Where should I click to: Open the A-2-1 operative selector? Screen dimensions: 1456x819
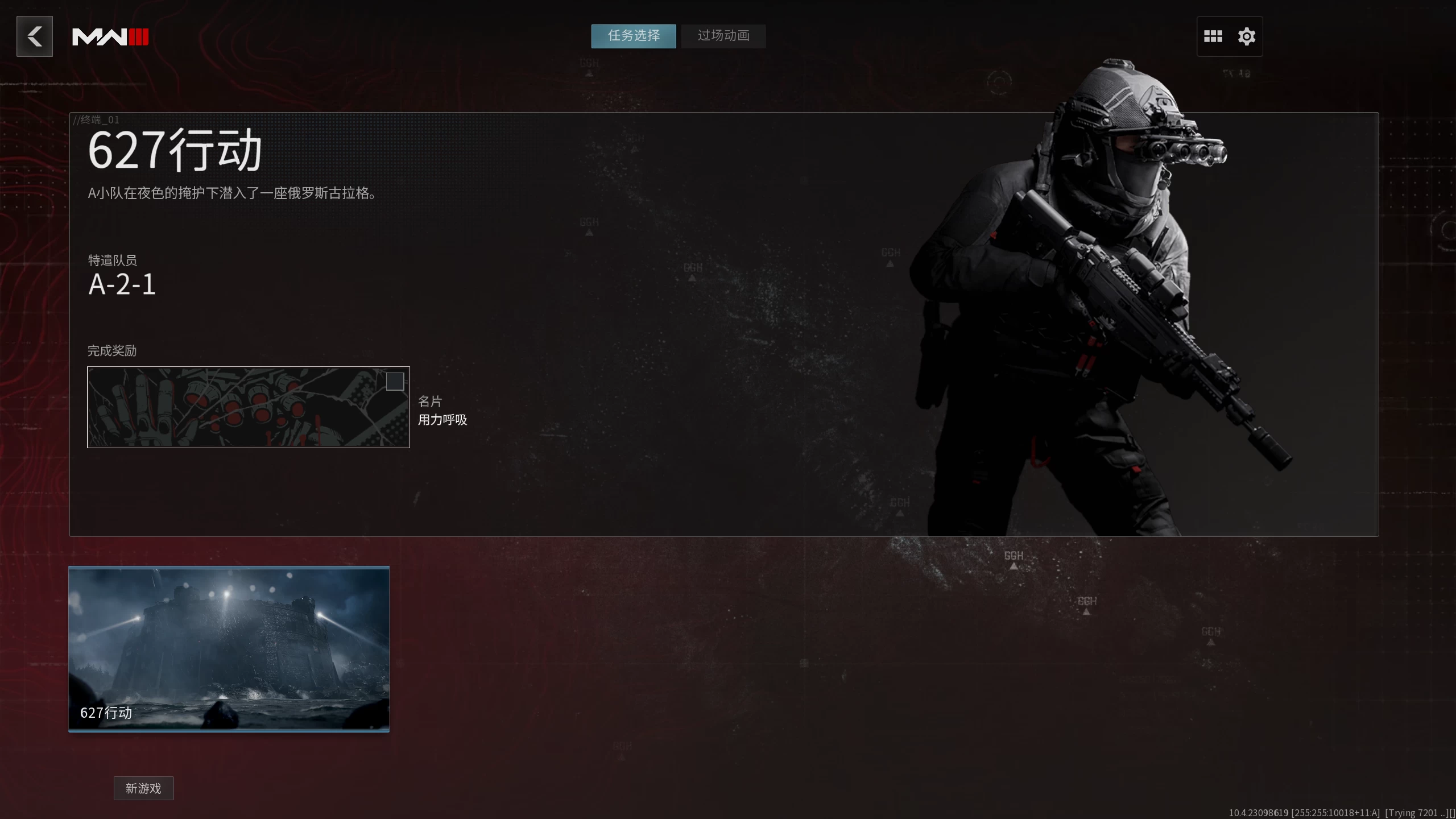pos(121,284)
